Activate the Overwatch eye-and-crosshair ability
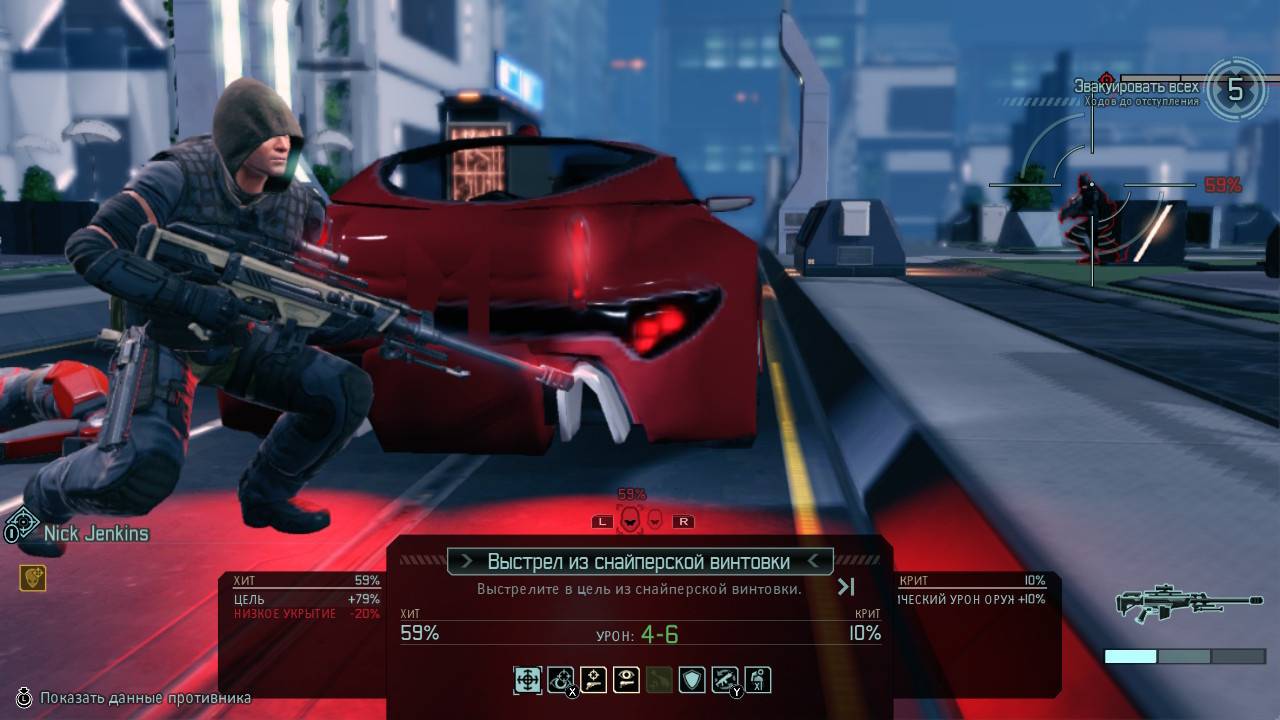Viewport: 1280px width, 720px height. coord(561,681)
